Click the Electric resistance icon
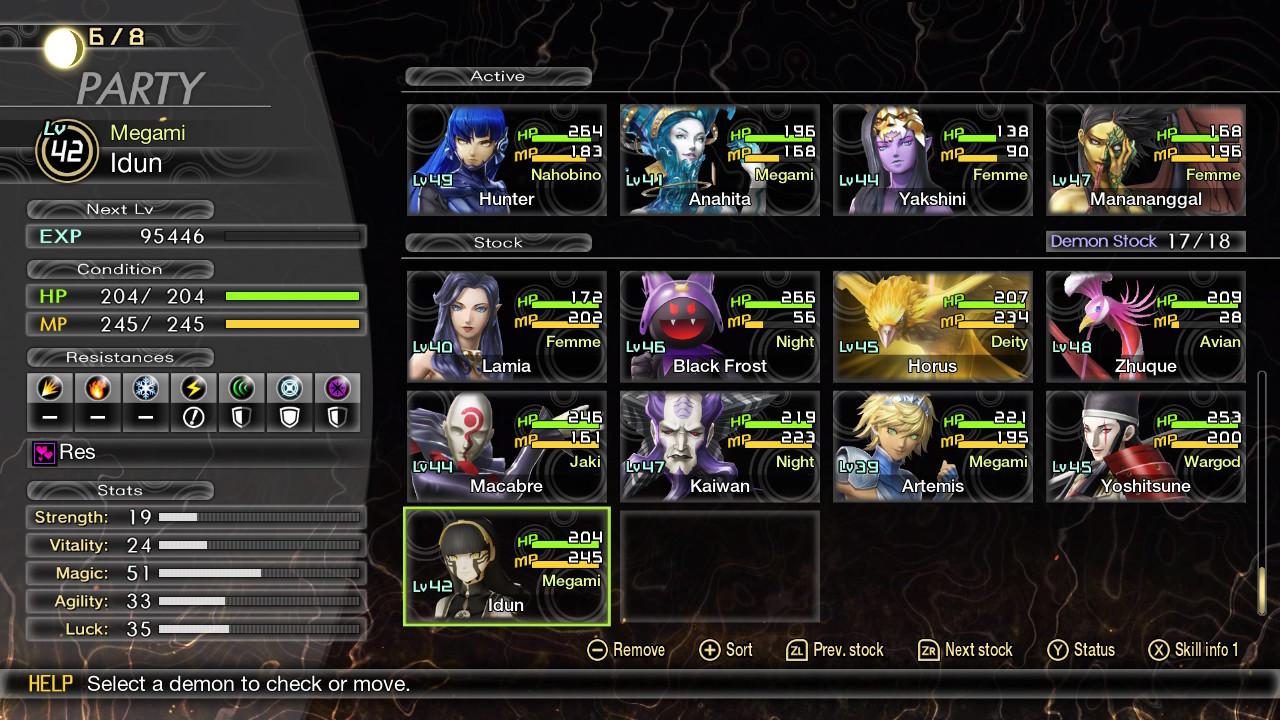 [x=191, y=388]
